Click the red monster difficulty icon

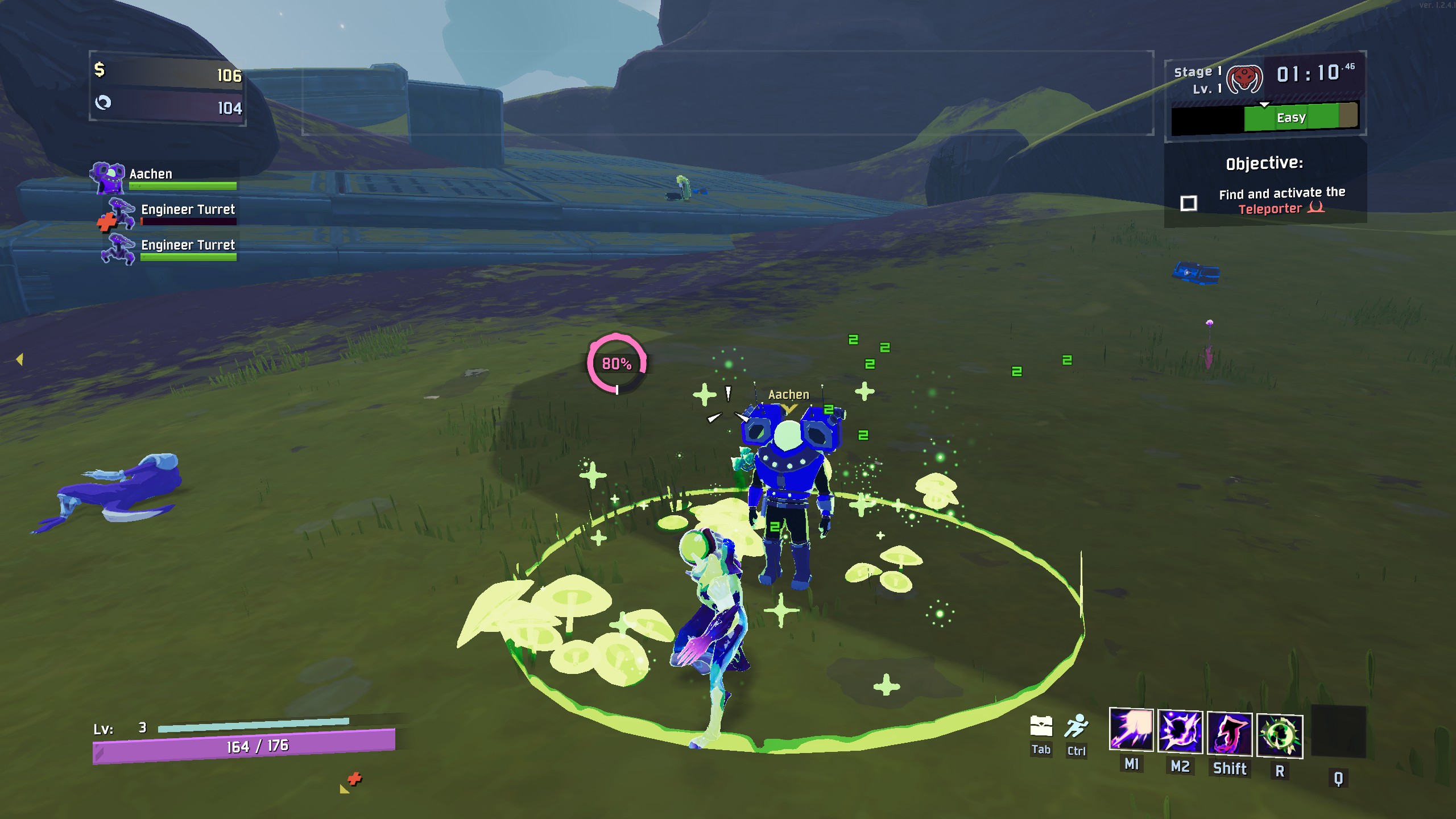click(x=1244, y=79)
